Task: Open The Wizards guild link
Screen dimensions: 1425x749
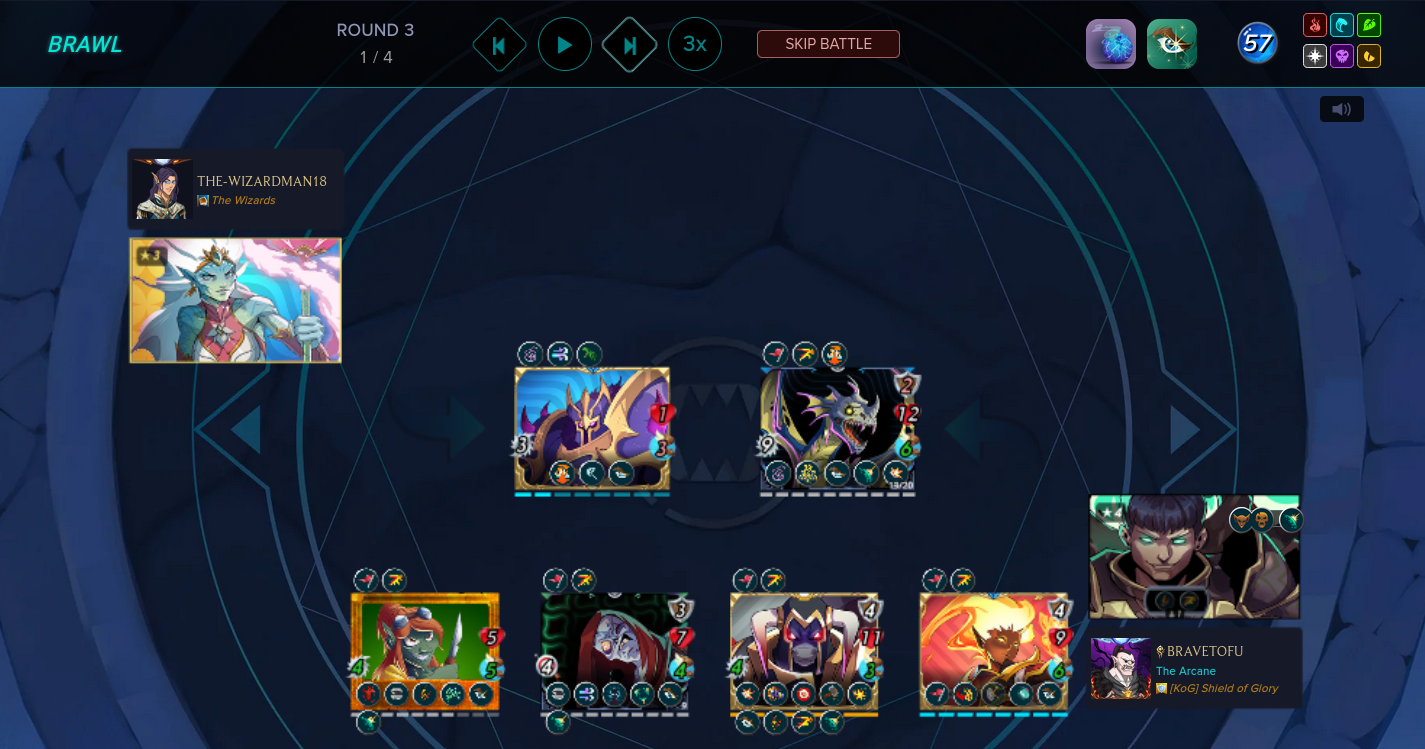Action: pyautogui.click(x=243, y=200)
